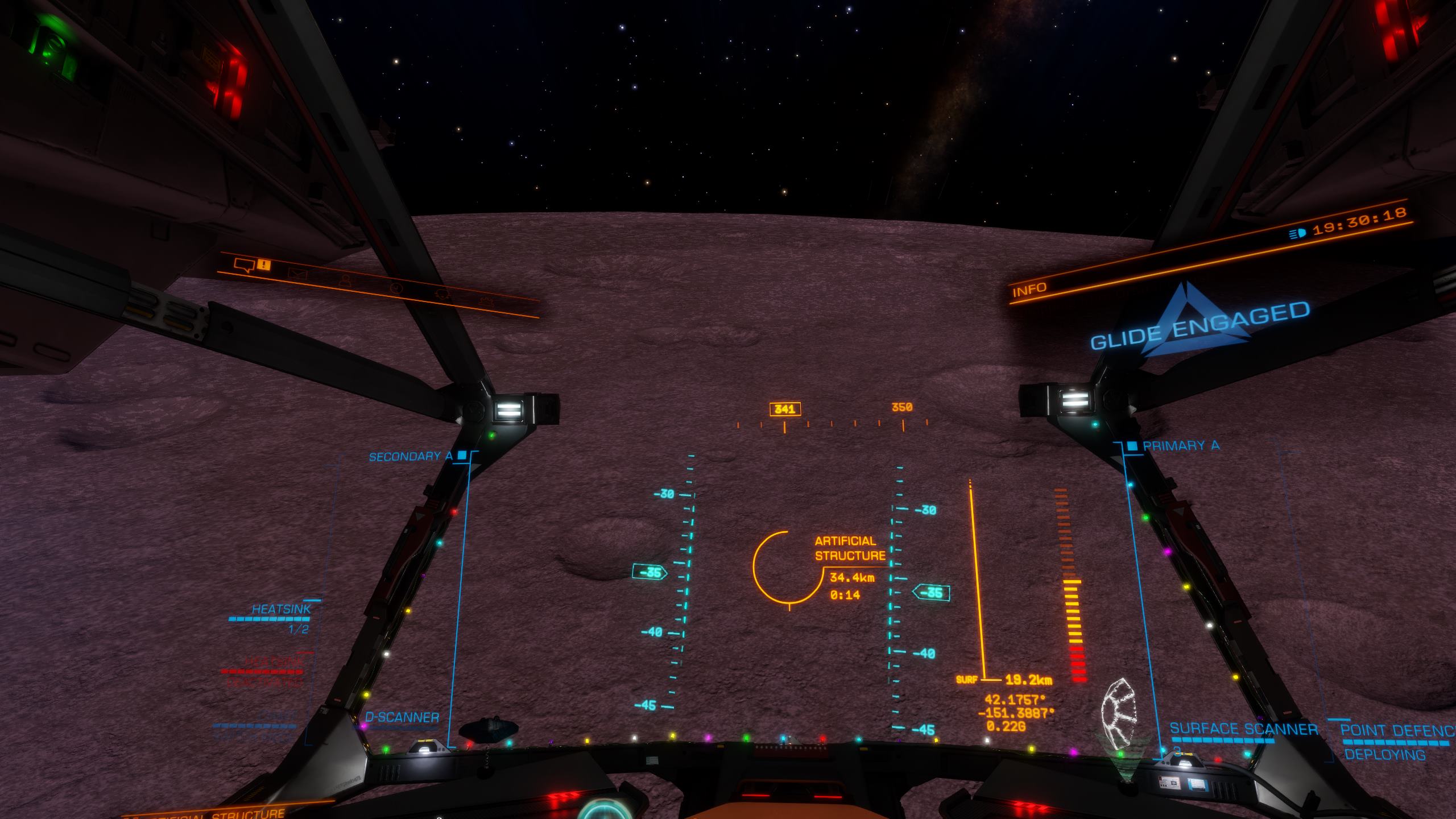The height and width of the screenshot is (819, 1456).
Task: Open the contacts person tab
Action: tap(344, 280)
